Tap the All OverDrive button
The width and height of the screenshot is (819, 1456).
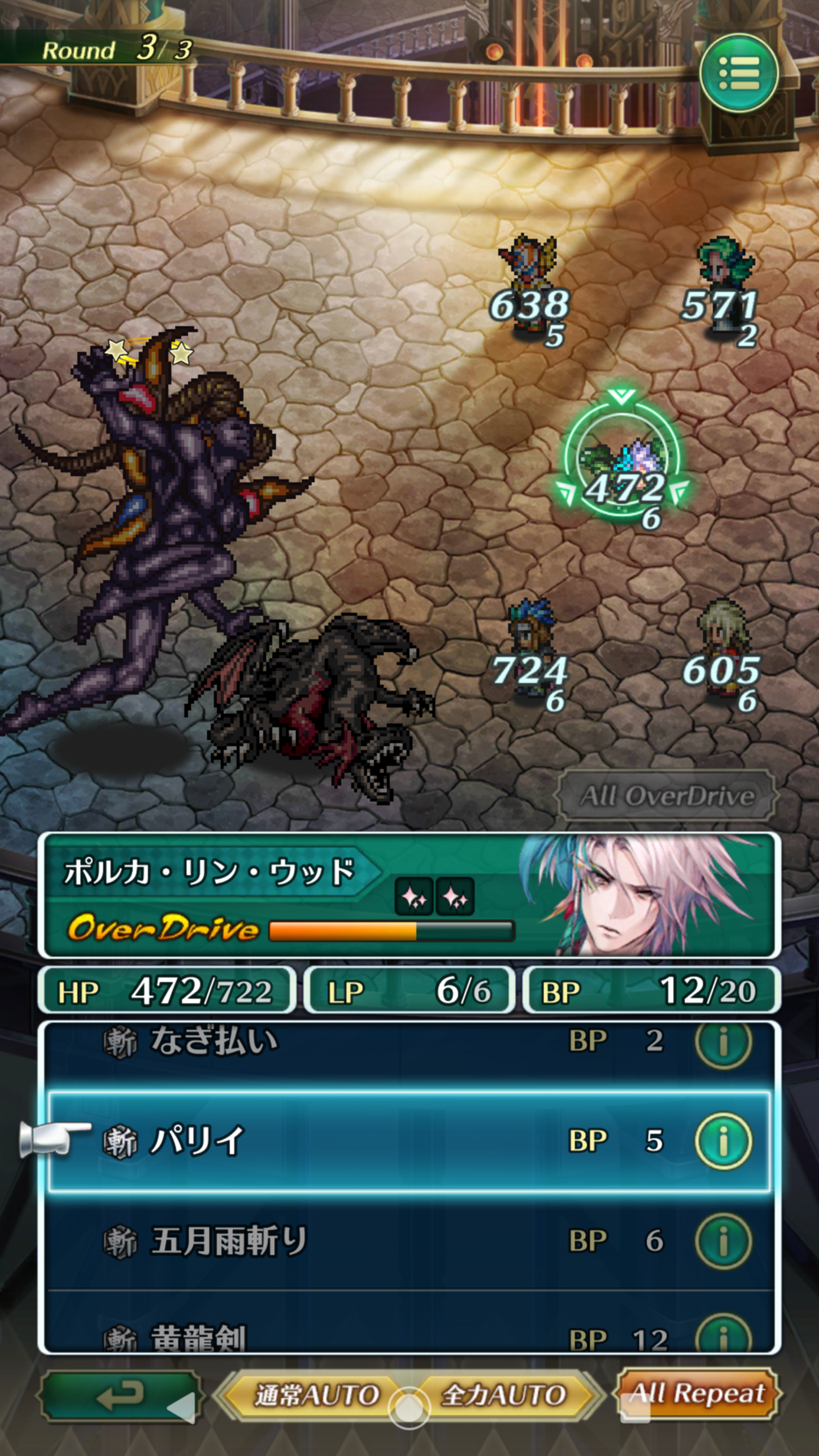click(666, 796)
